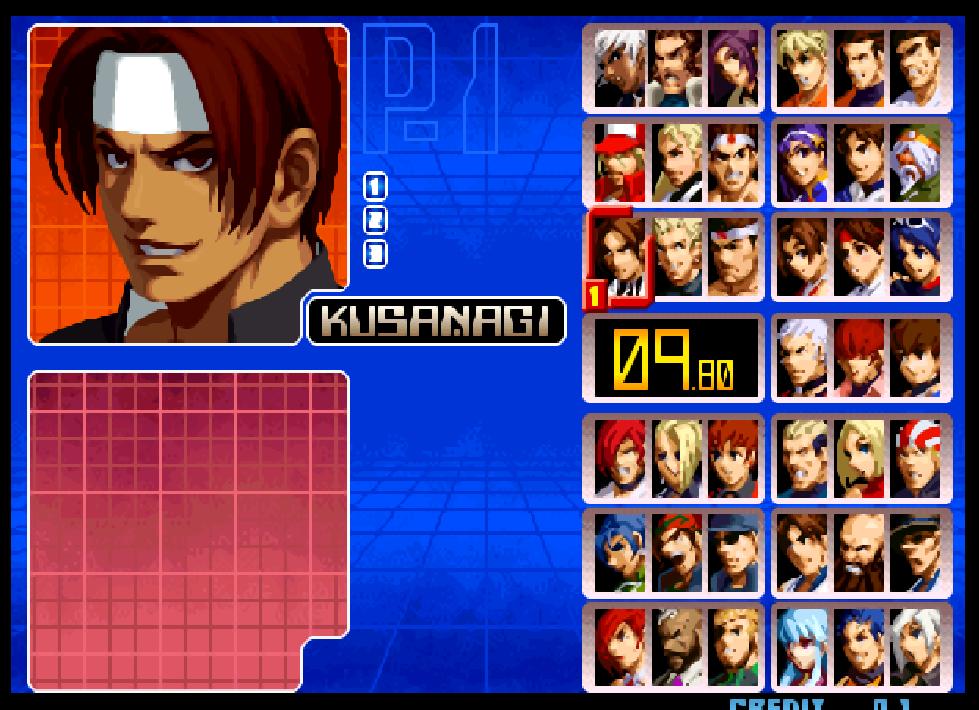
Task: Pick Terry in the red cap
Action: tap(619, 163)
